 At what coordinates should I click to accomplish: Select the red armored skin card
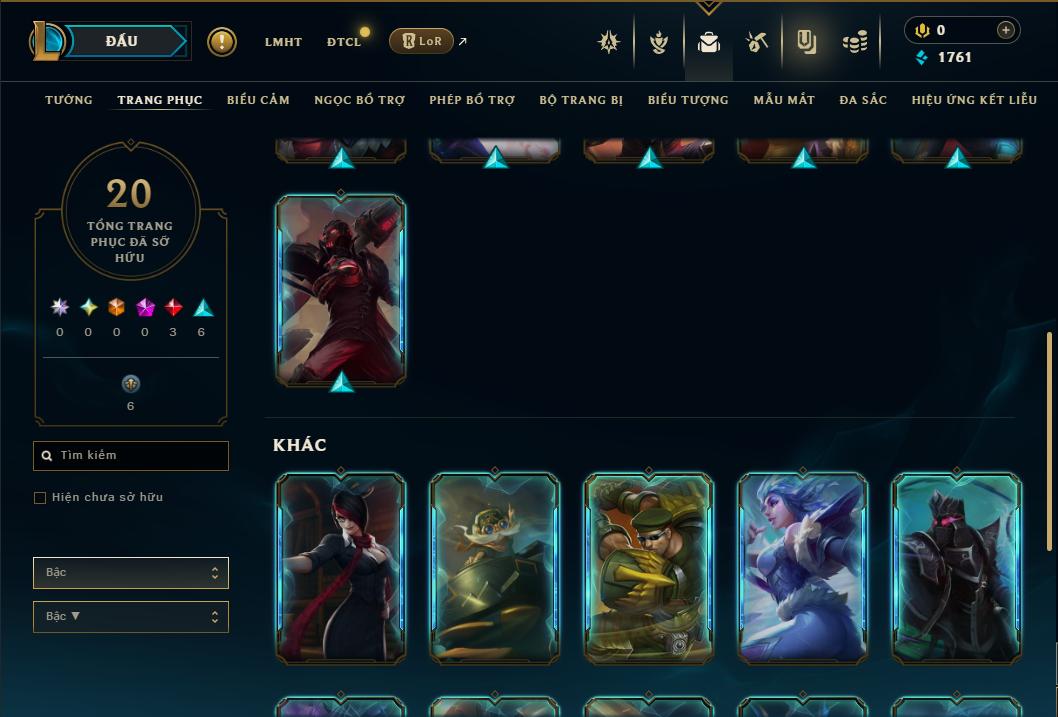341,288
